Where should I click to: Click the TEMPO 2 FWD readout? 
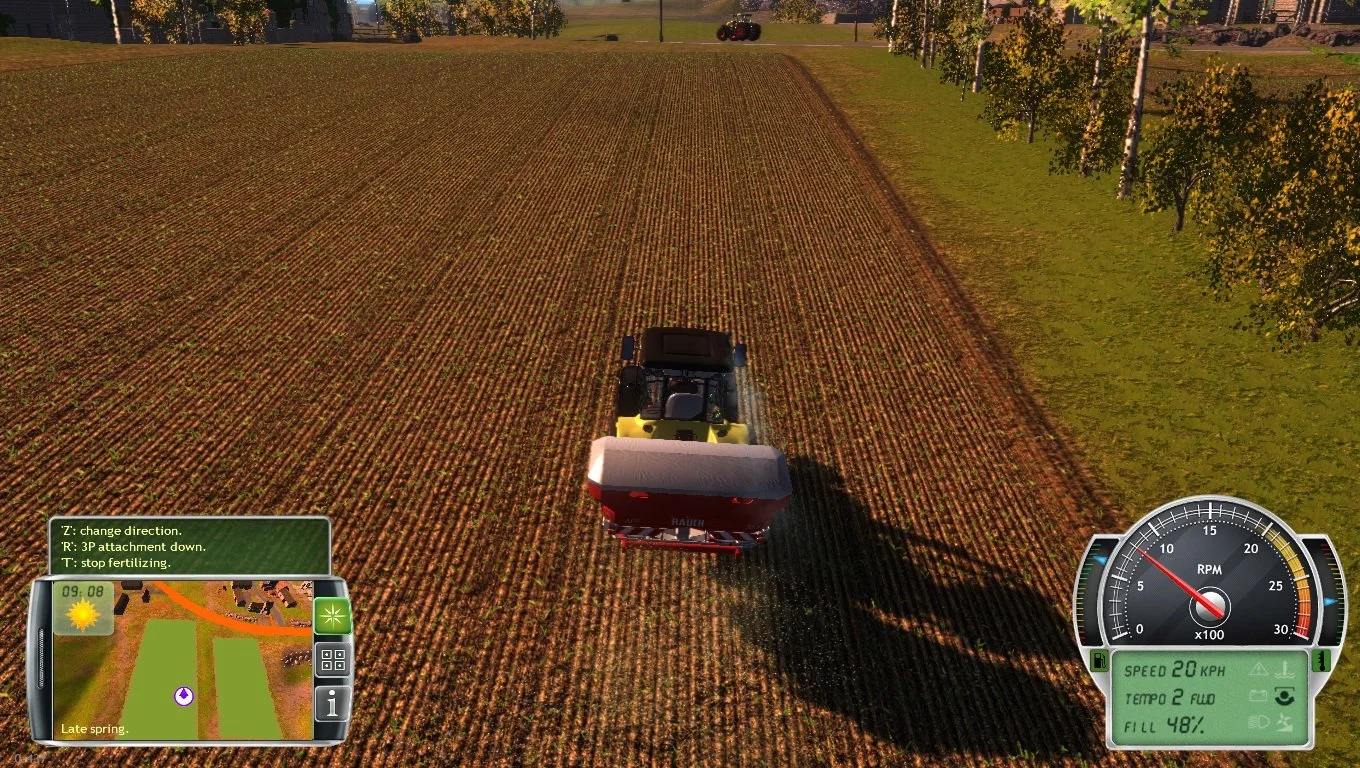point(1170,697)
